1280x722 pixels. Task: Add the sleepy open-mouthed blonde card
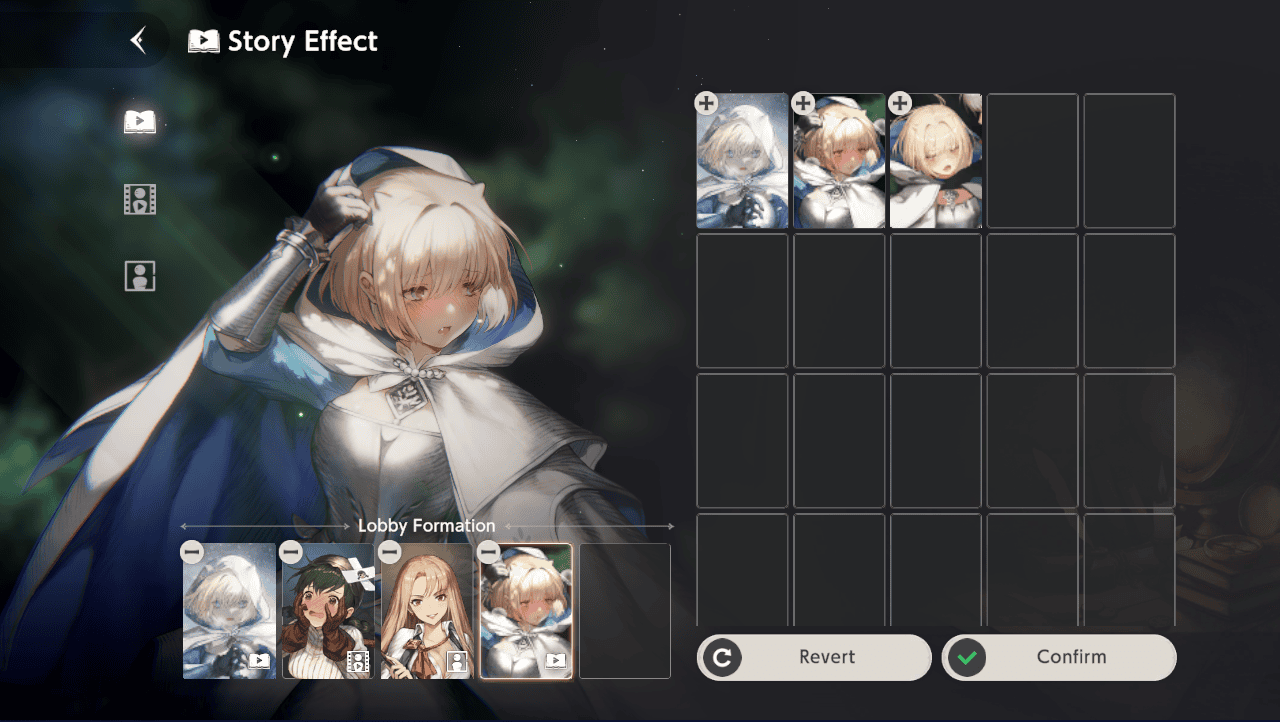[x=900, y=103]
